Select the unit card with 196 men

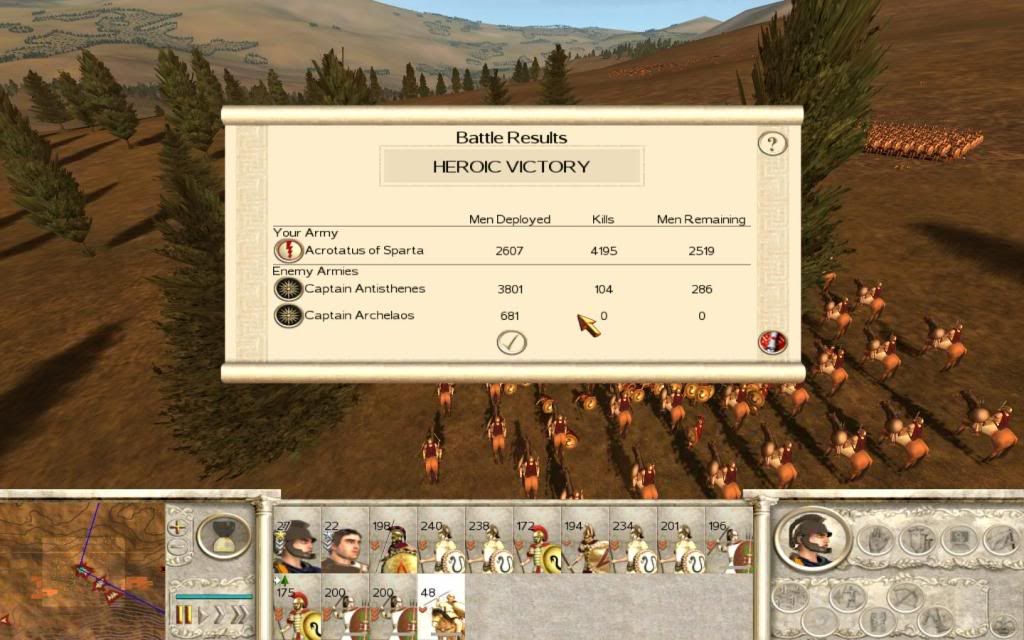click(729, 546)
